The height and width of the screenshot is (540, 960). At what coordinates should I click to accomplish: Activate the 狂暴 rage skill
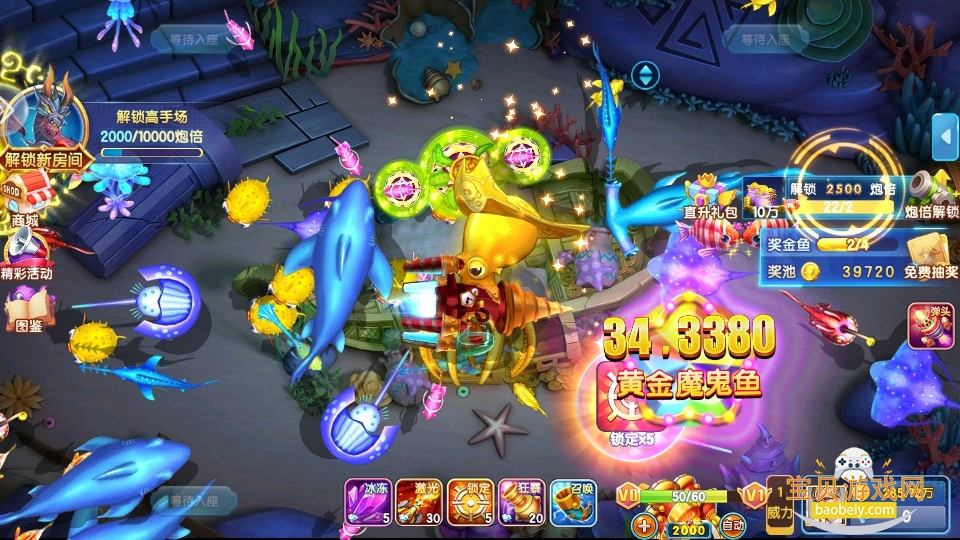(520, 501)
